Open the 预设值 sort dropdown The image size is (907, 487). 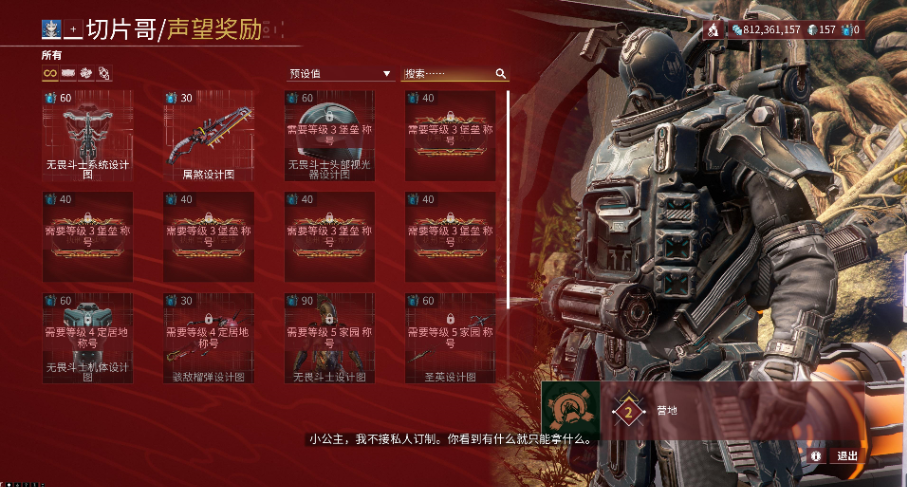tap(340, 74)
